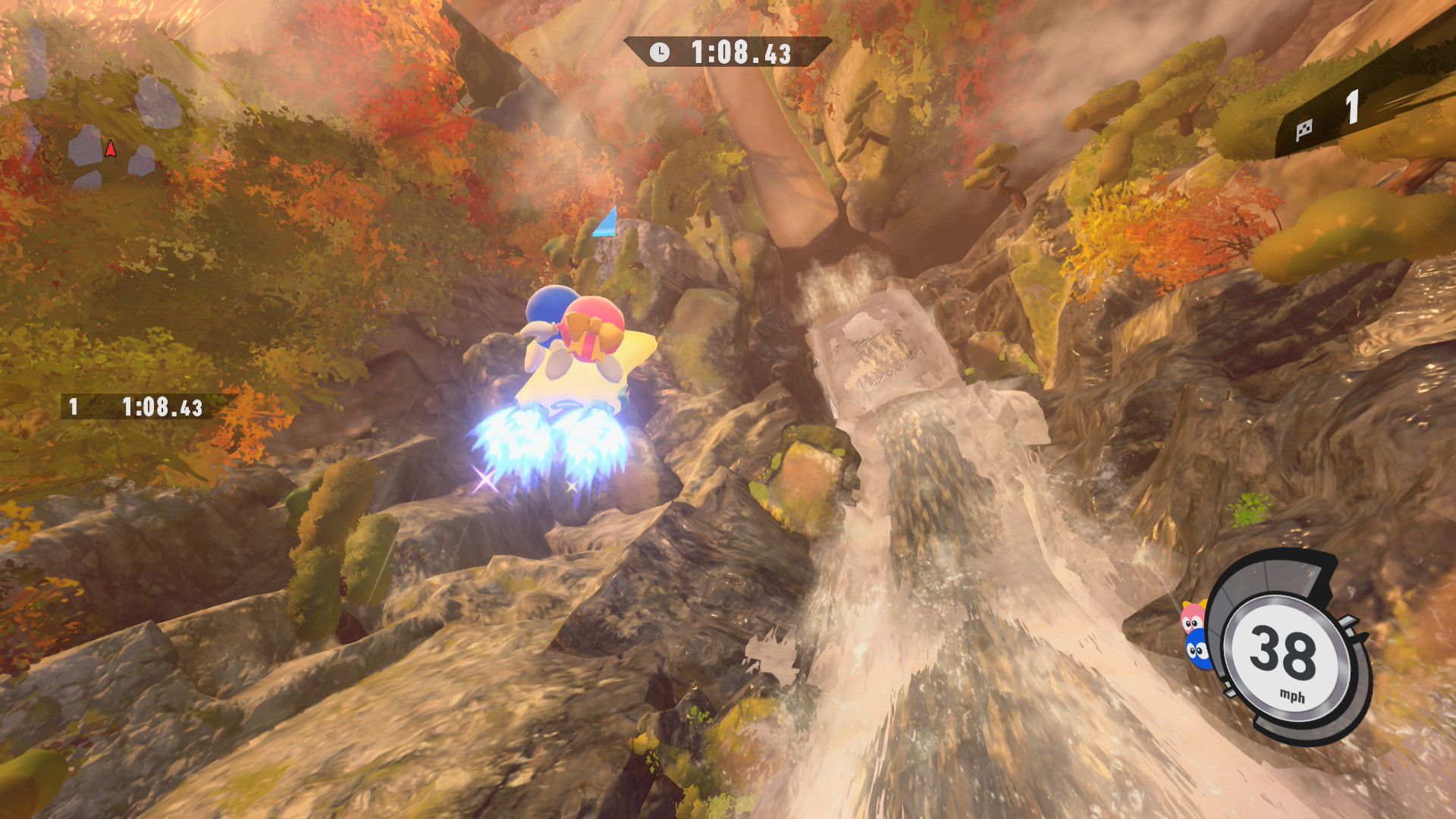Click the pink Kirby rider icon
This screenshot has height=819, width=1456.
tap(1193, 618)
